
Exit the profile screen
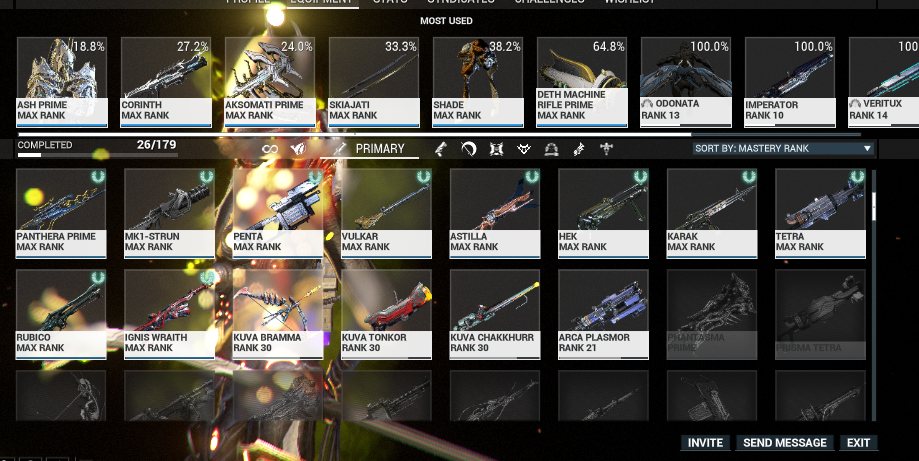pos(858,443)
